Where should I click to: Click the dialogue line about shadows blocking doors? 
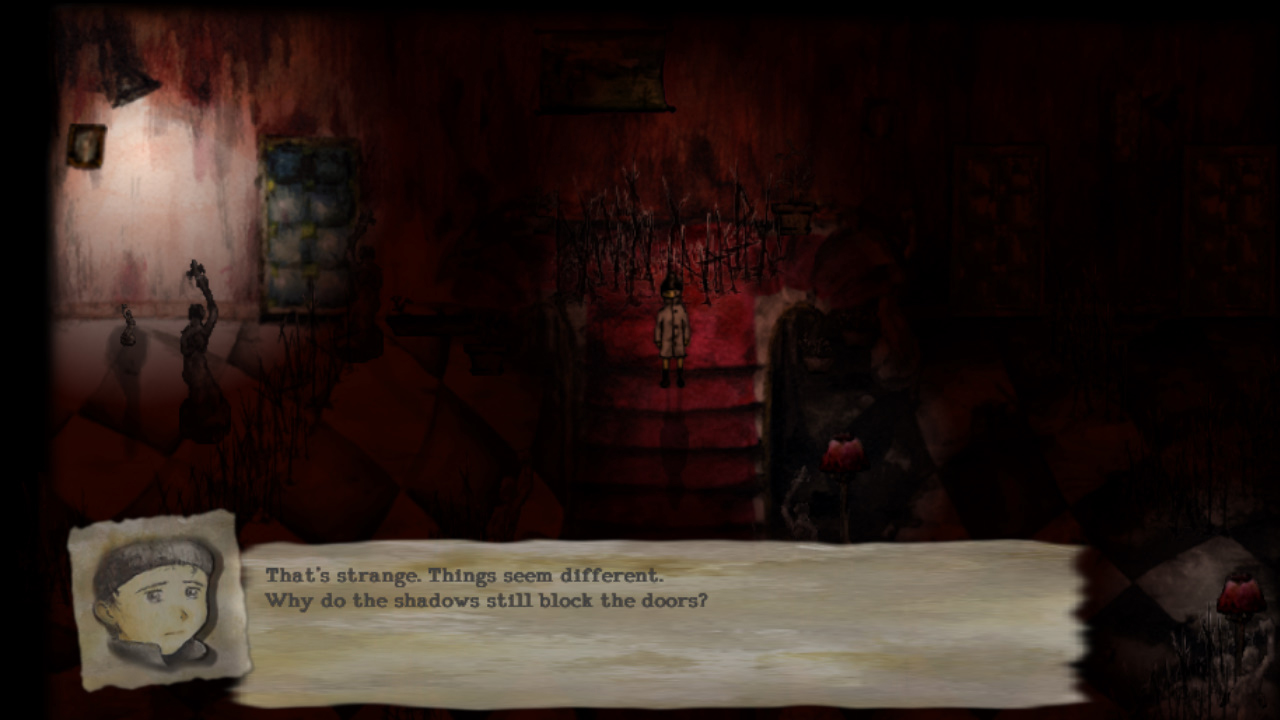488,599
